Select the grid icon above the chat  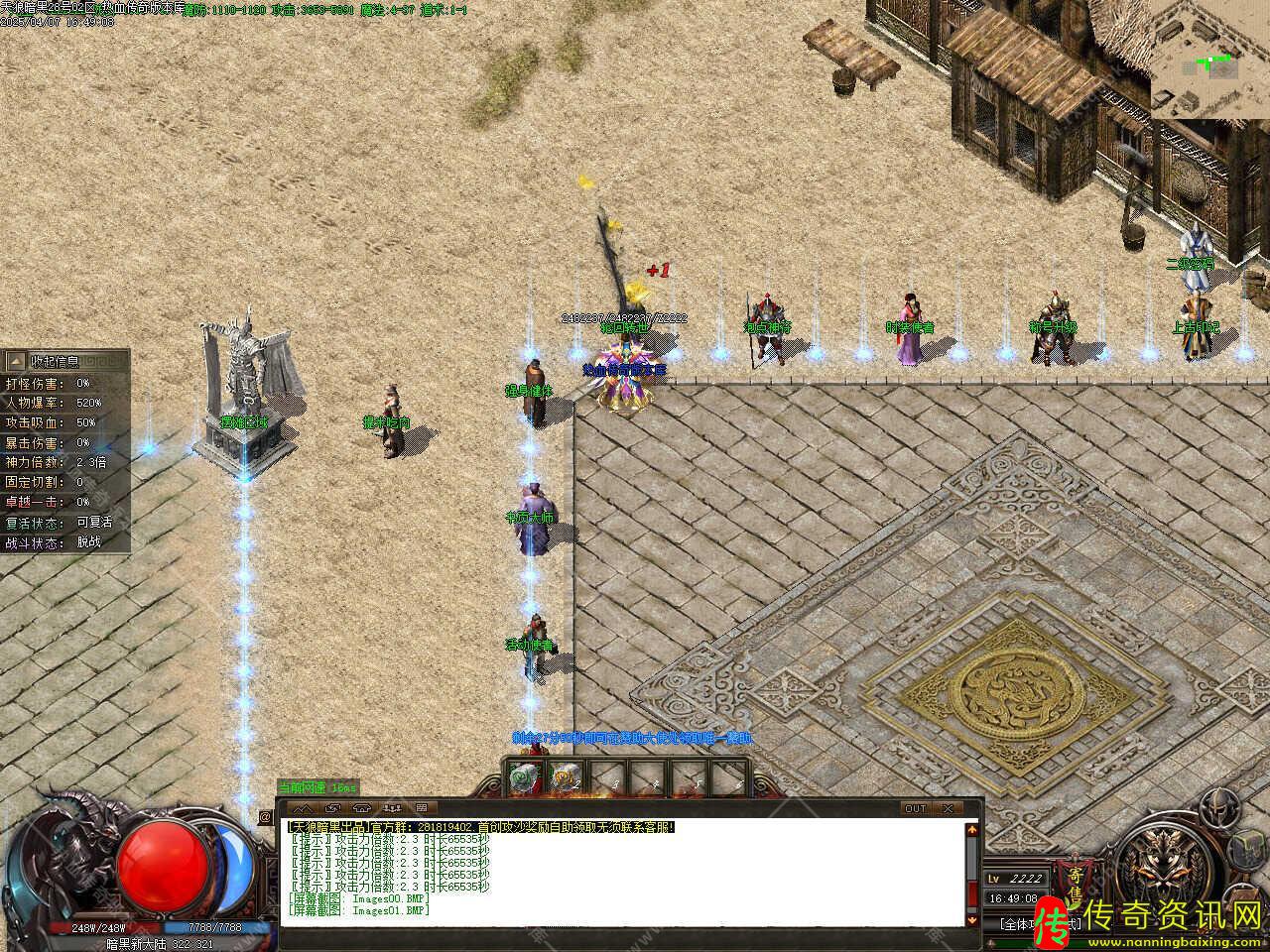coord(420,807)
